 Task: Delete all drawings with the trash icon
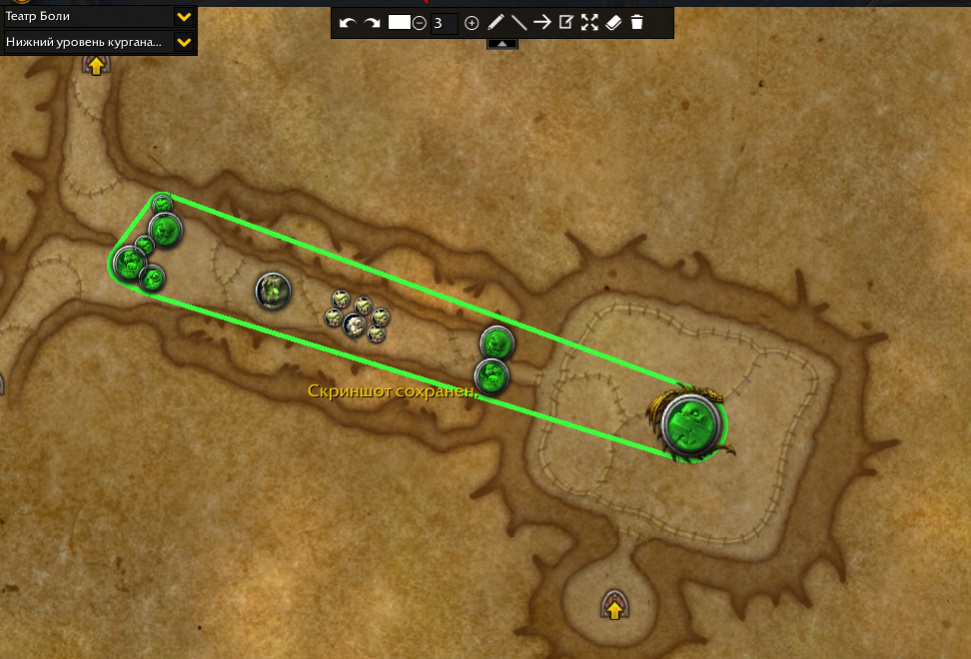click(637, 22)
